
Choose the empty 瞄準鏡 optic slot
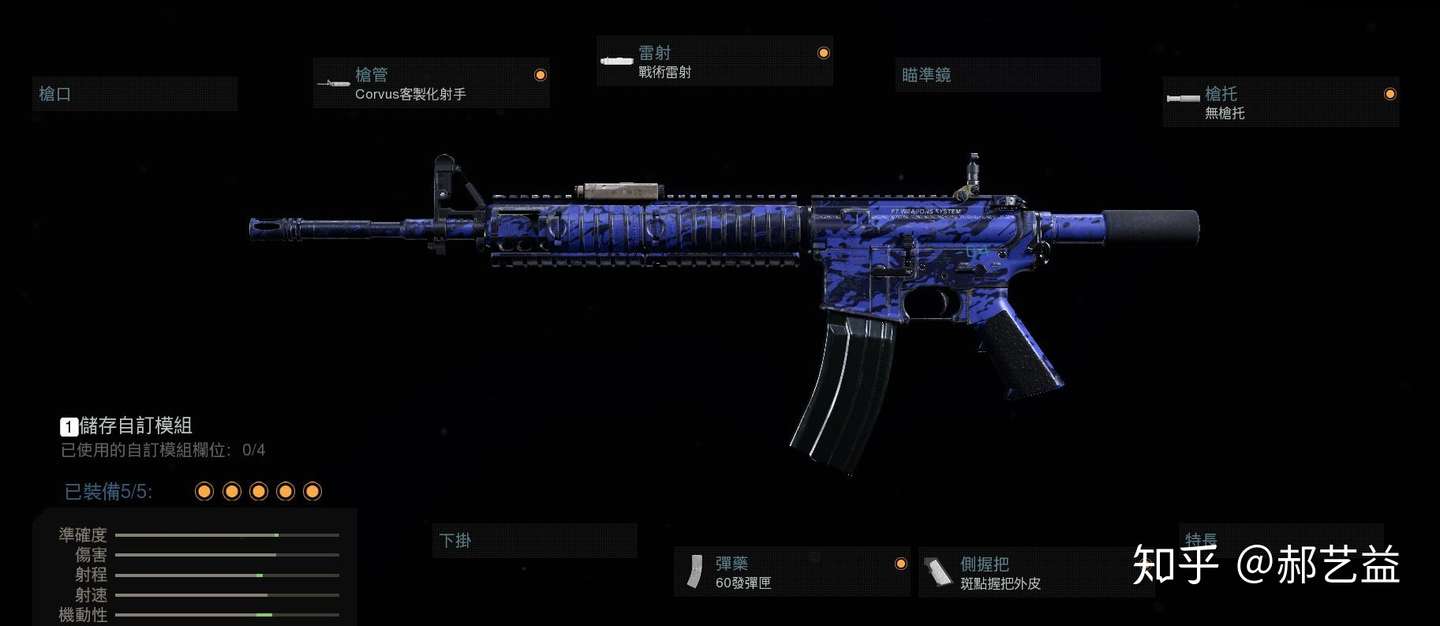click(x=997, y=75)
